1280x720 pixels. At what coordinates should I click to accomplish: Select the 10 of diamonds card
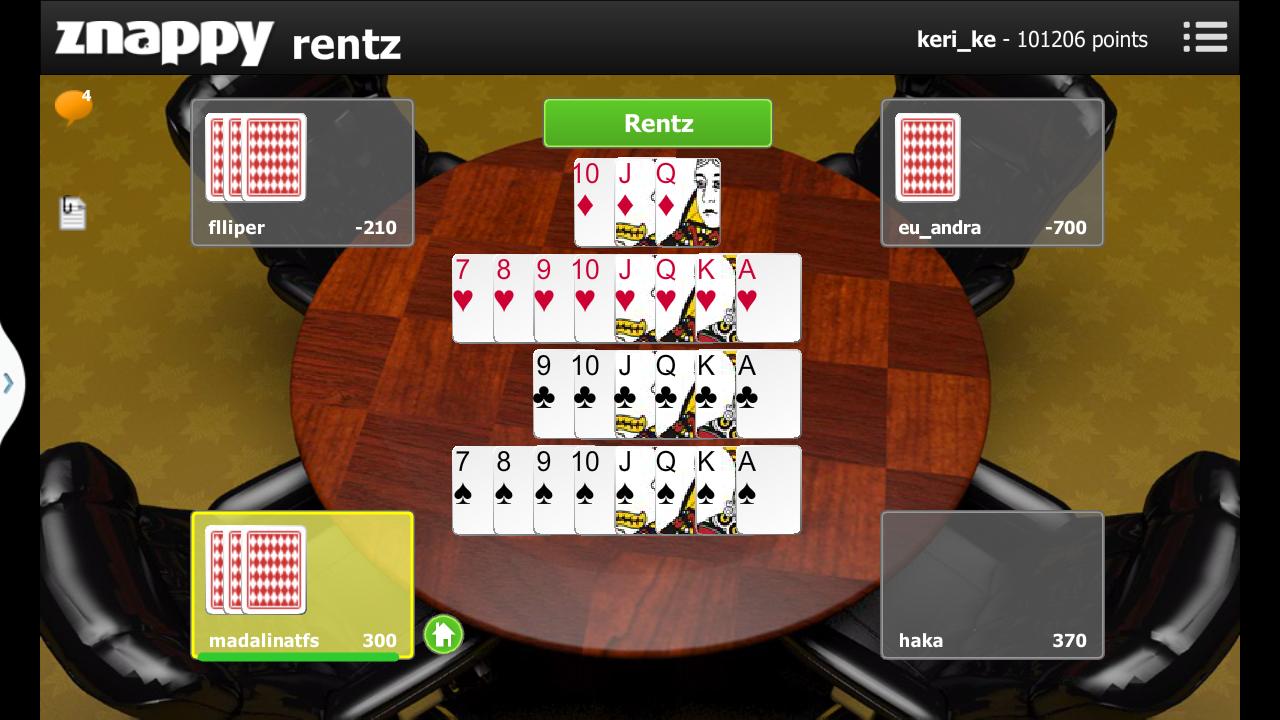[592, 202]
